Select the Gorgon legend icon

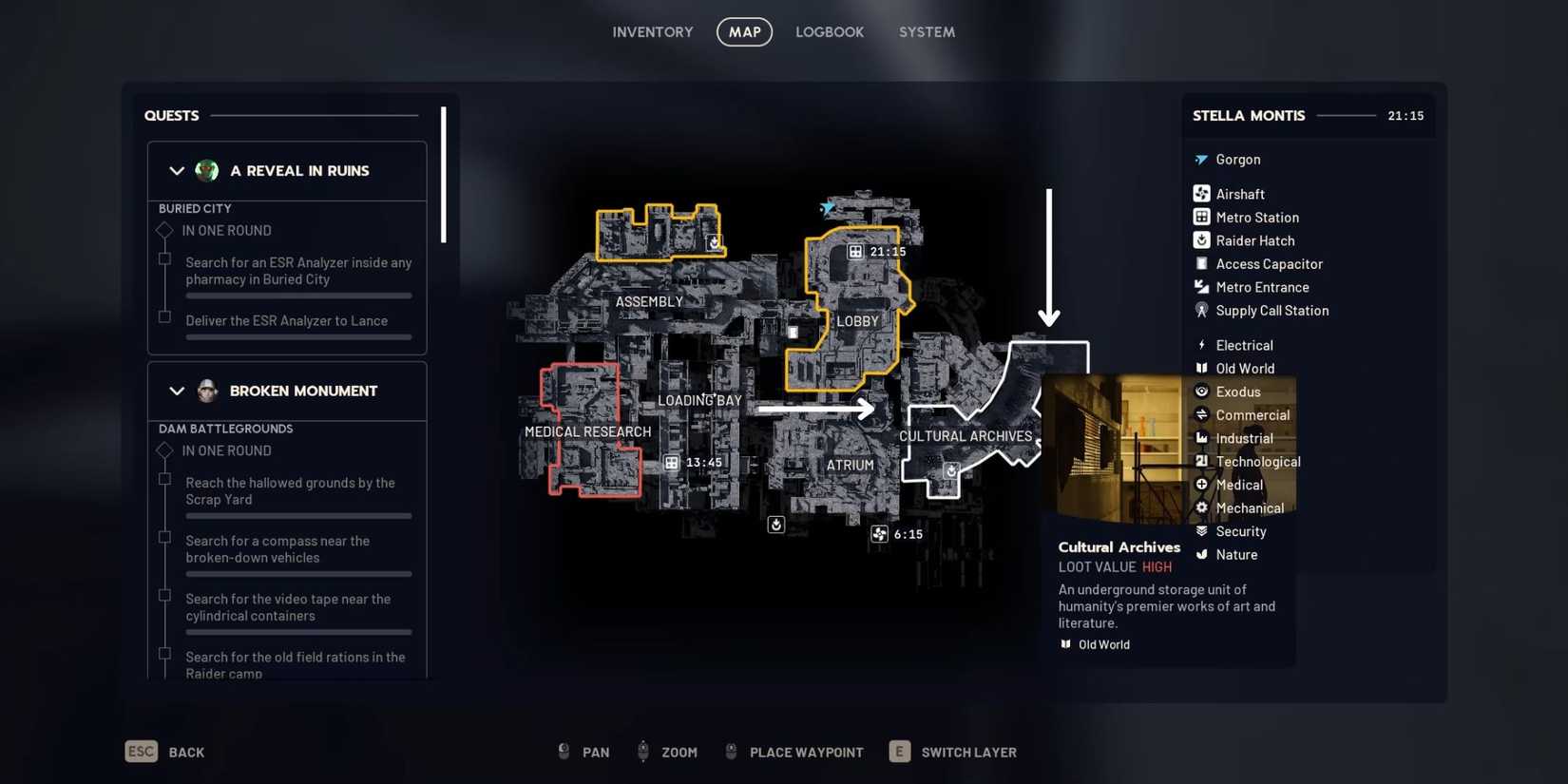[x=1201, y=159]
